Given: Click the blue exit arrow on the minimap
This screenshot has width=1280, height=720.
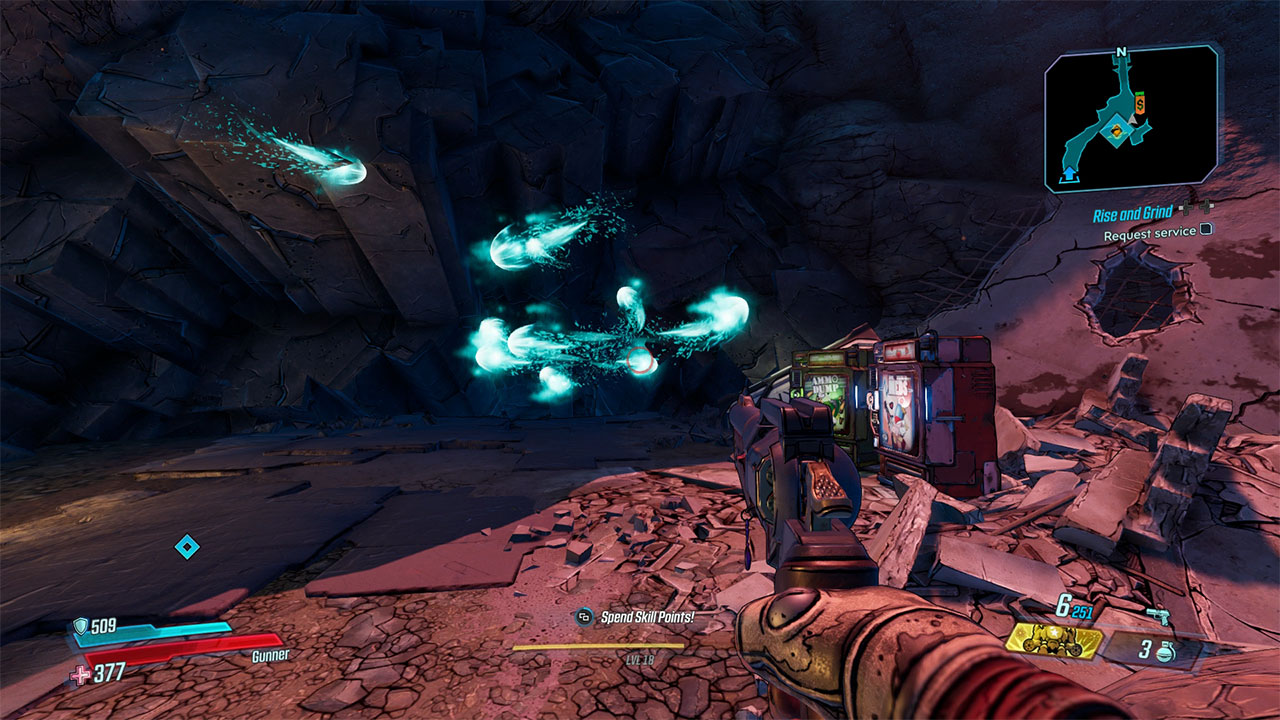Looking at the screenshot, I should (1068, 174).
